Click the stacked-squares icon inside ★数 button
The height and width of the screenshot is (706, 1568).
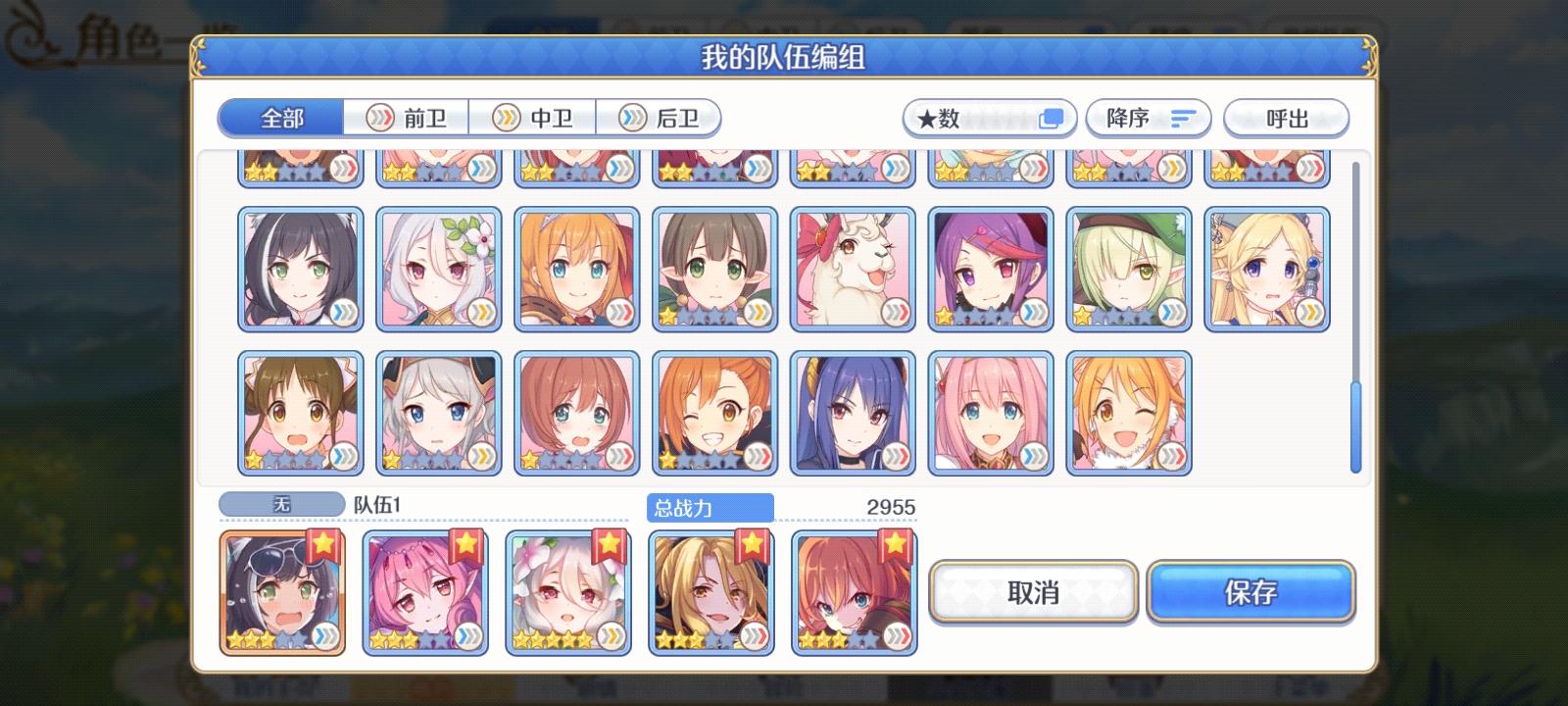(1052, 118)
